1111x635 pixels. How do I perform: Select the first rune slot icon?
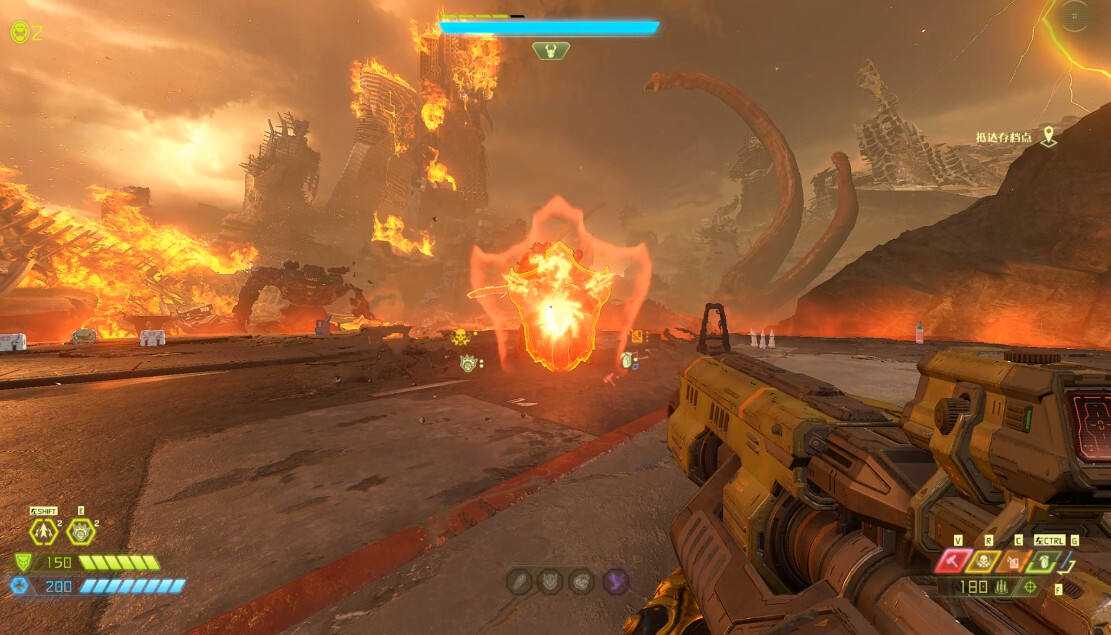pos(520,581)
